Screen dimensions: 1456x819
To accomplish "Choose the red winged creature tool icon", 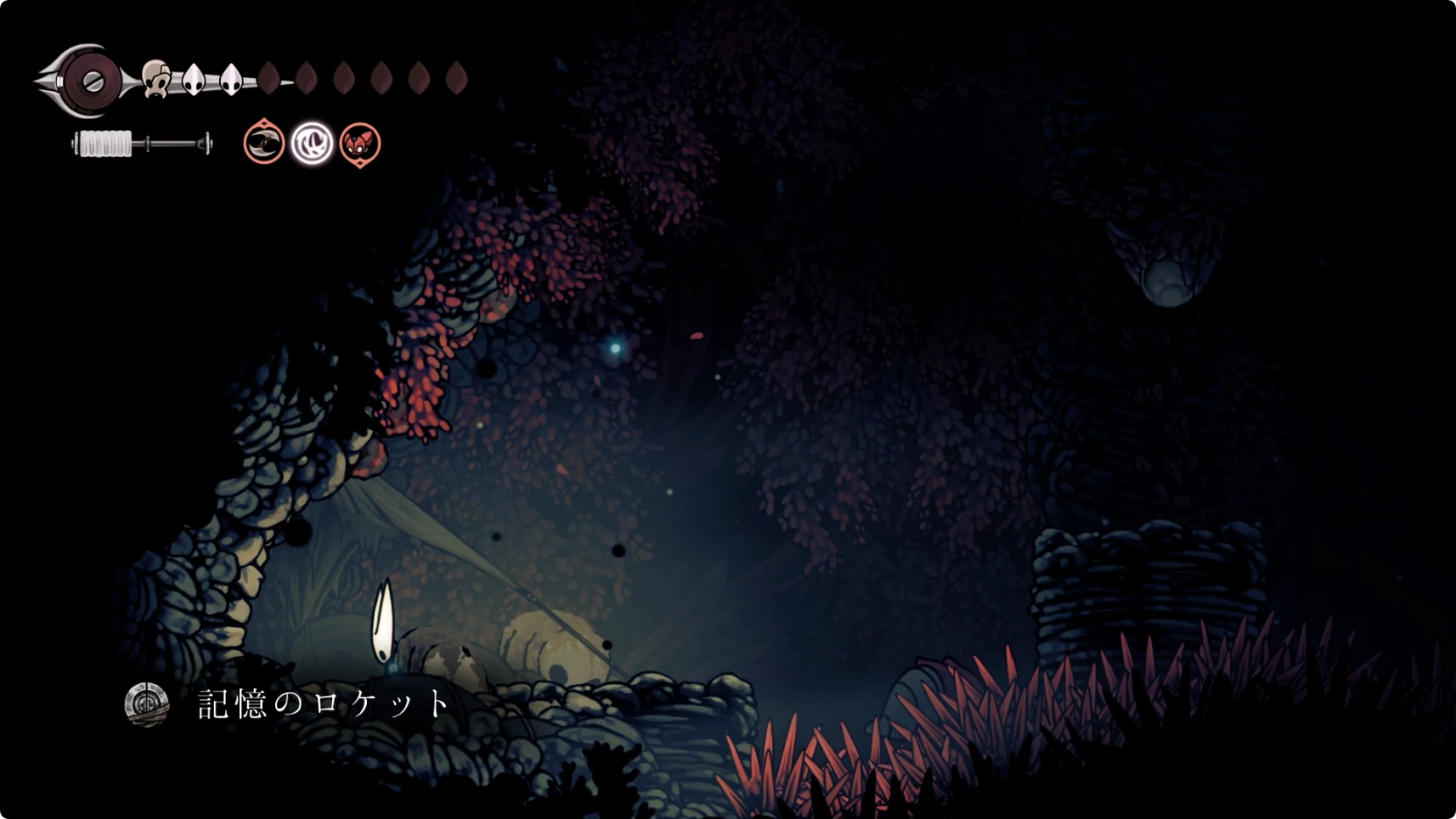I will pyautogui.click(x=360, y=143).
